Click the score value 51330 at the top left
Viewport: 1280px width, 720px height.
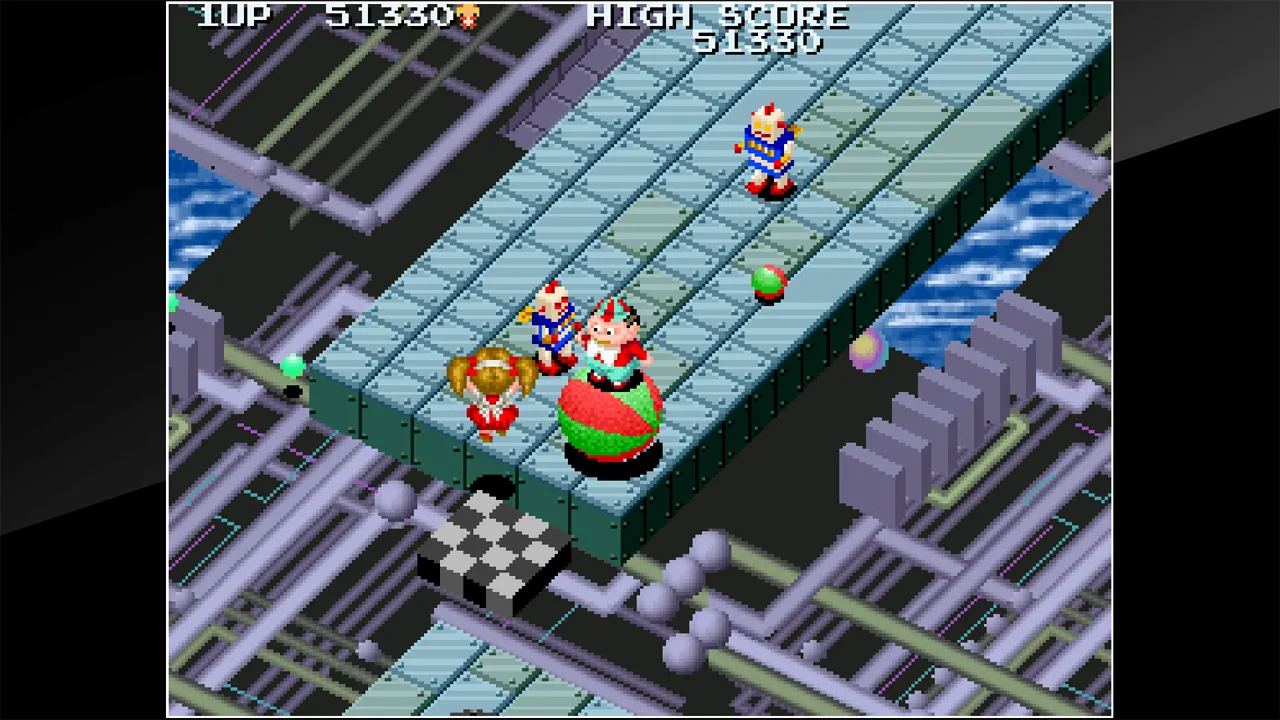click(x=390, y=16)
